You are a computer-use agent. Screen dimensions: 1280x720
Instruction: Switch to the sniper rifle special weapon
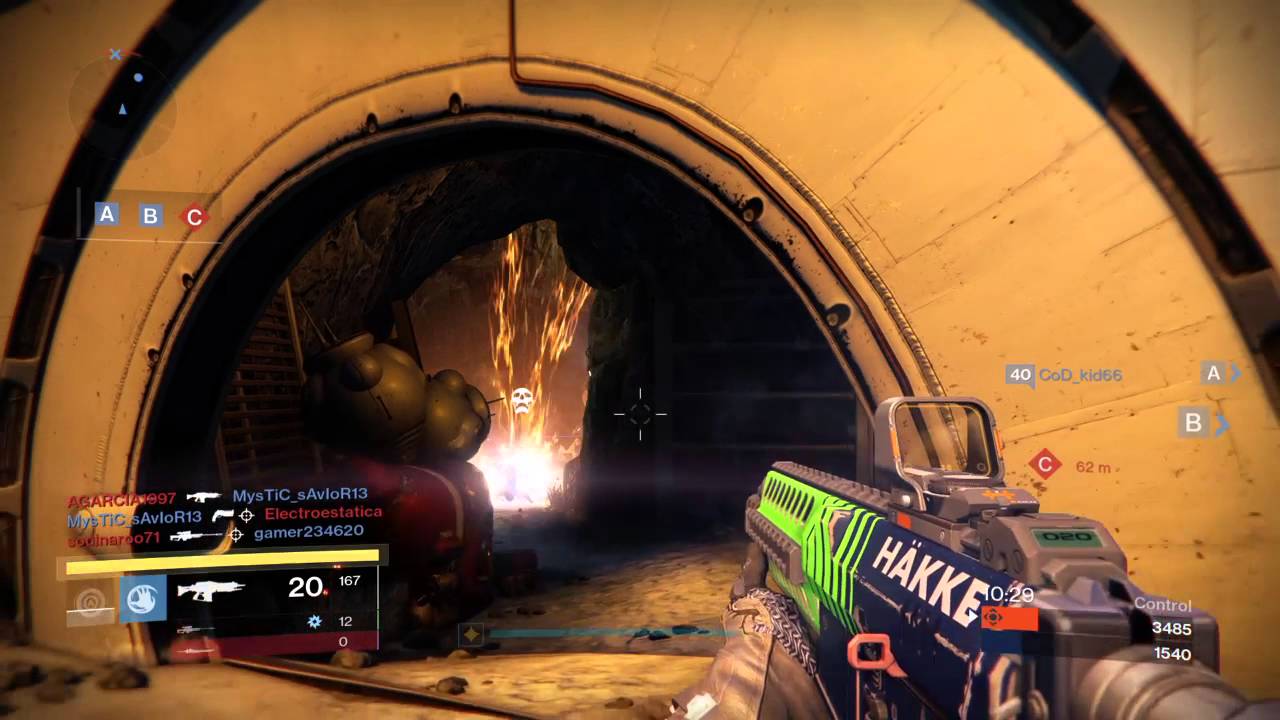[194, 629]
